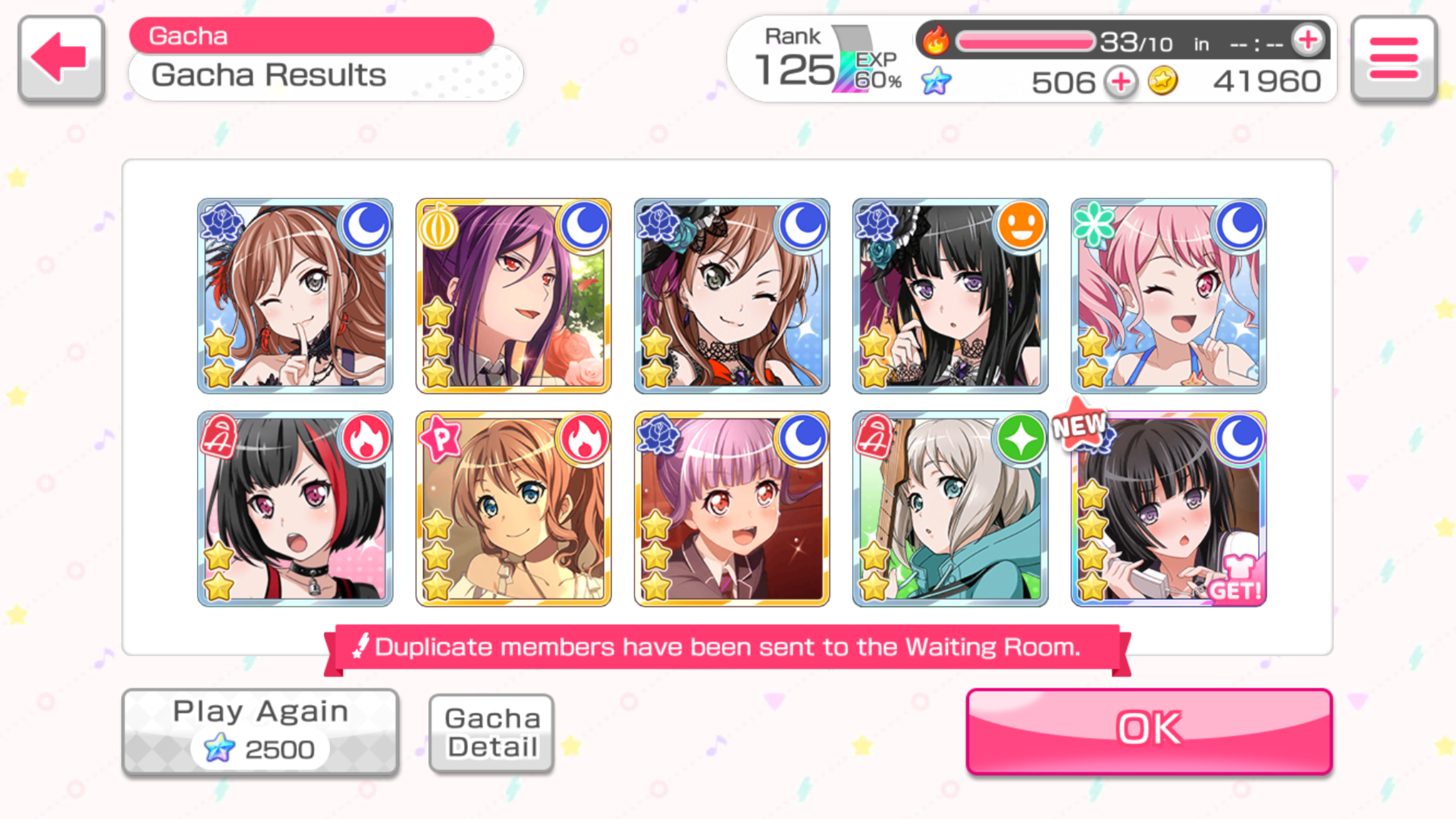Screen dimensions: 1456x819
Task: Open the silver-haired girl in teal hoodie card
Action: click(950, 509)
